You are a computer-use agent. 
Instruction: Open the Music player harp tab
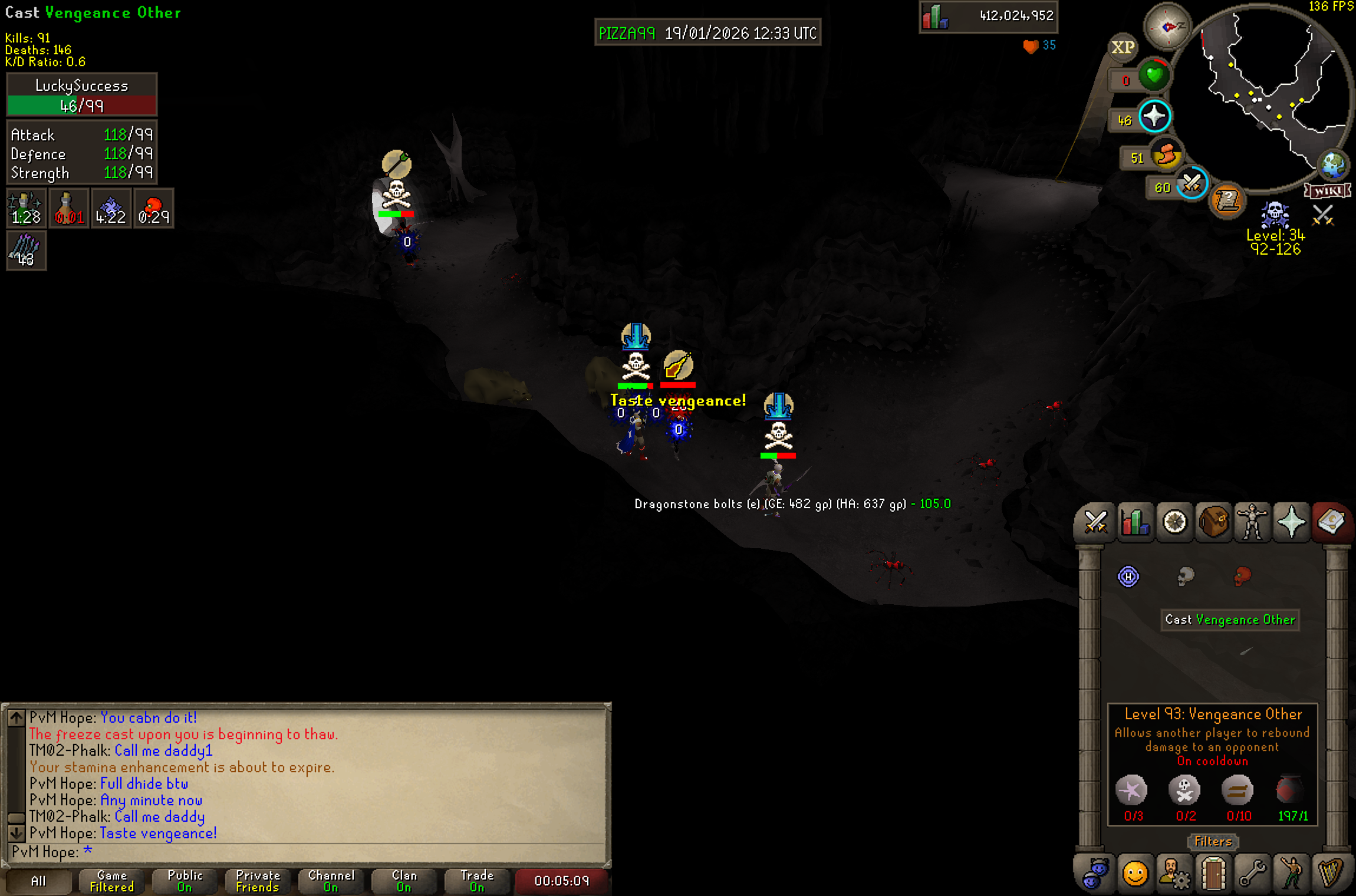tap(1330, 874)
